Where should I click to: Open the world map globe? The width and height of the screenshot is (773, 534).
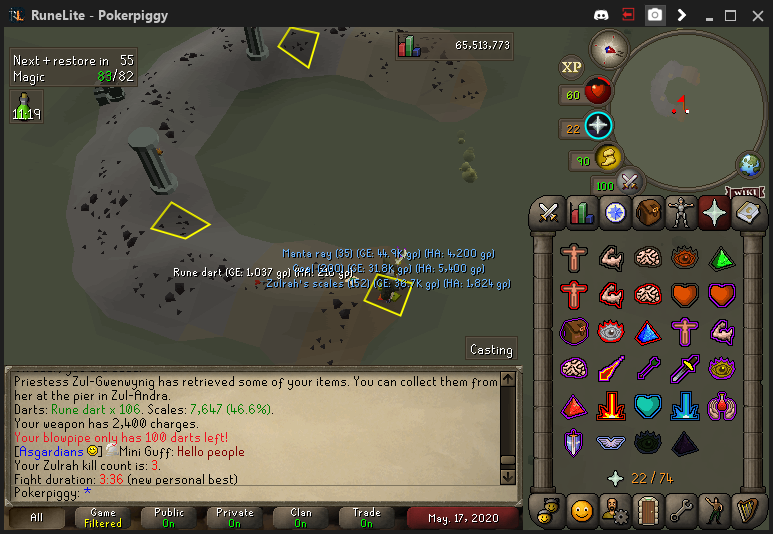(749, 164)
